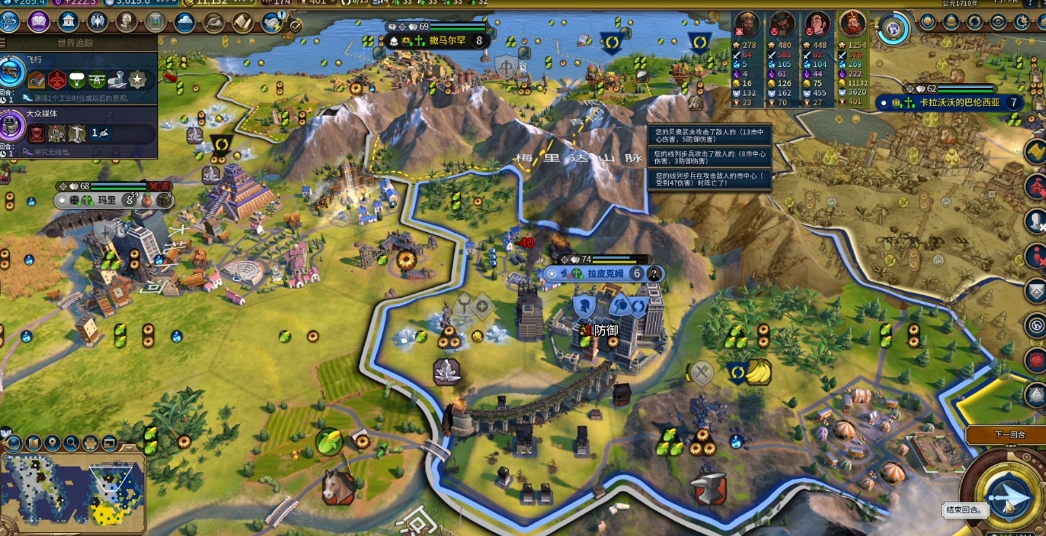Open the first rival leader portrait

[x=747, y=24]
